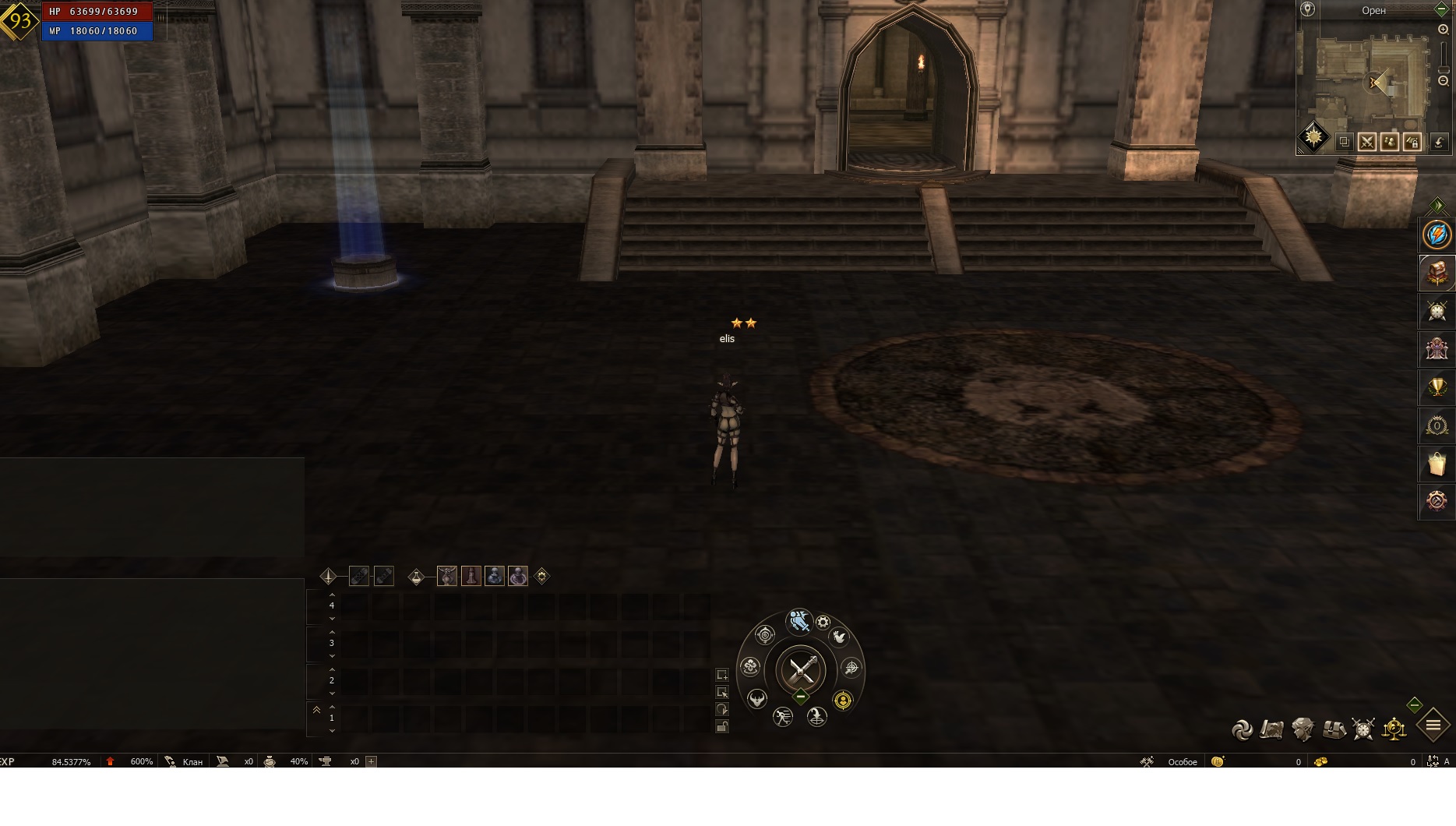The width and height of the screenshot is (1456, 826).
Task: Open the gear settings on action wheel
Action: [823, 623]
